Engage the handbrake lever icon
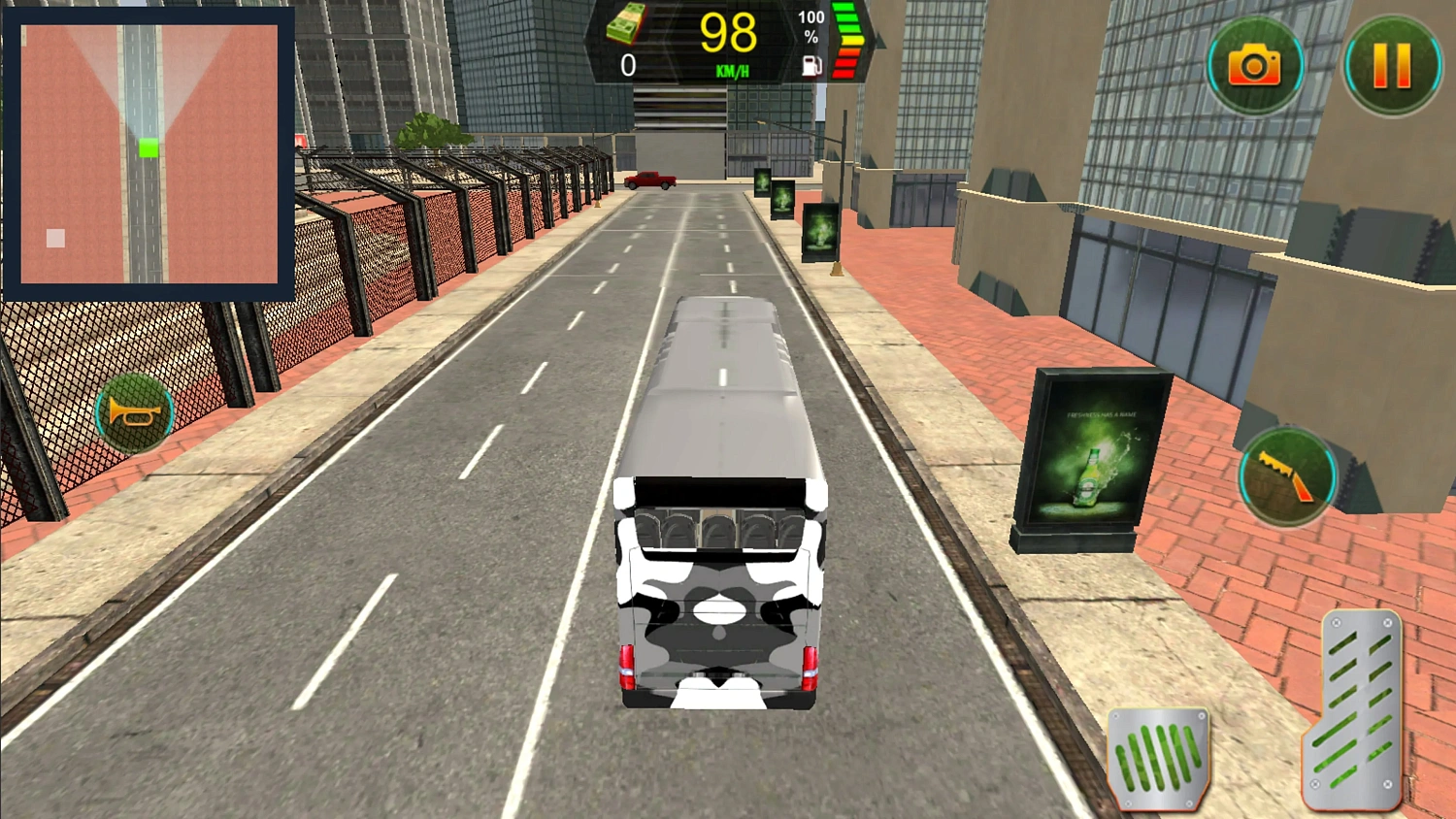 click(x=1287, y=475)
